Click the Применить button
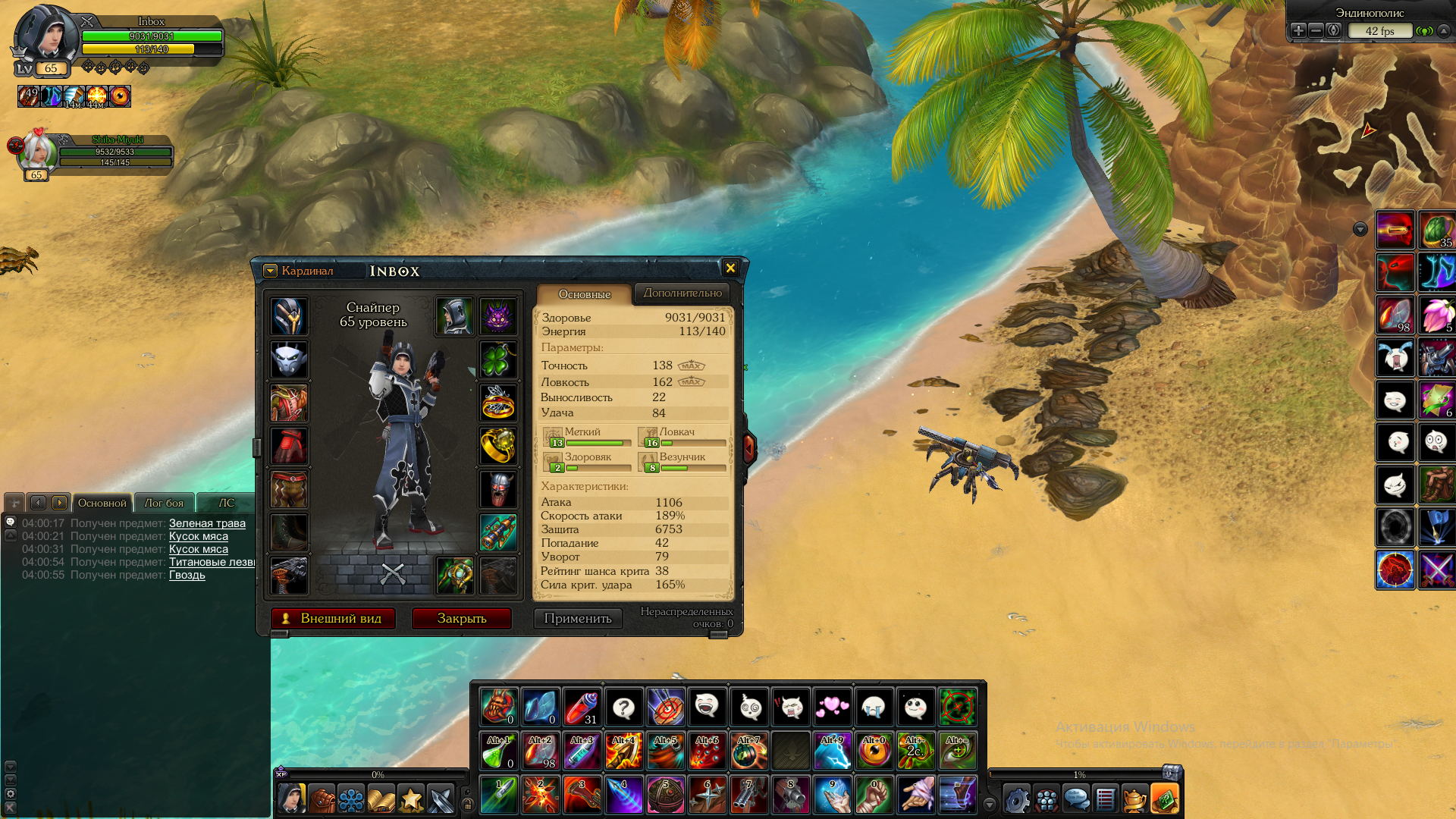Image resolution: width=1456 pixels, height=819 pixels. point(578,619)
